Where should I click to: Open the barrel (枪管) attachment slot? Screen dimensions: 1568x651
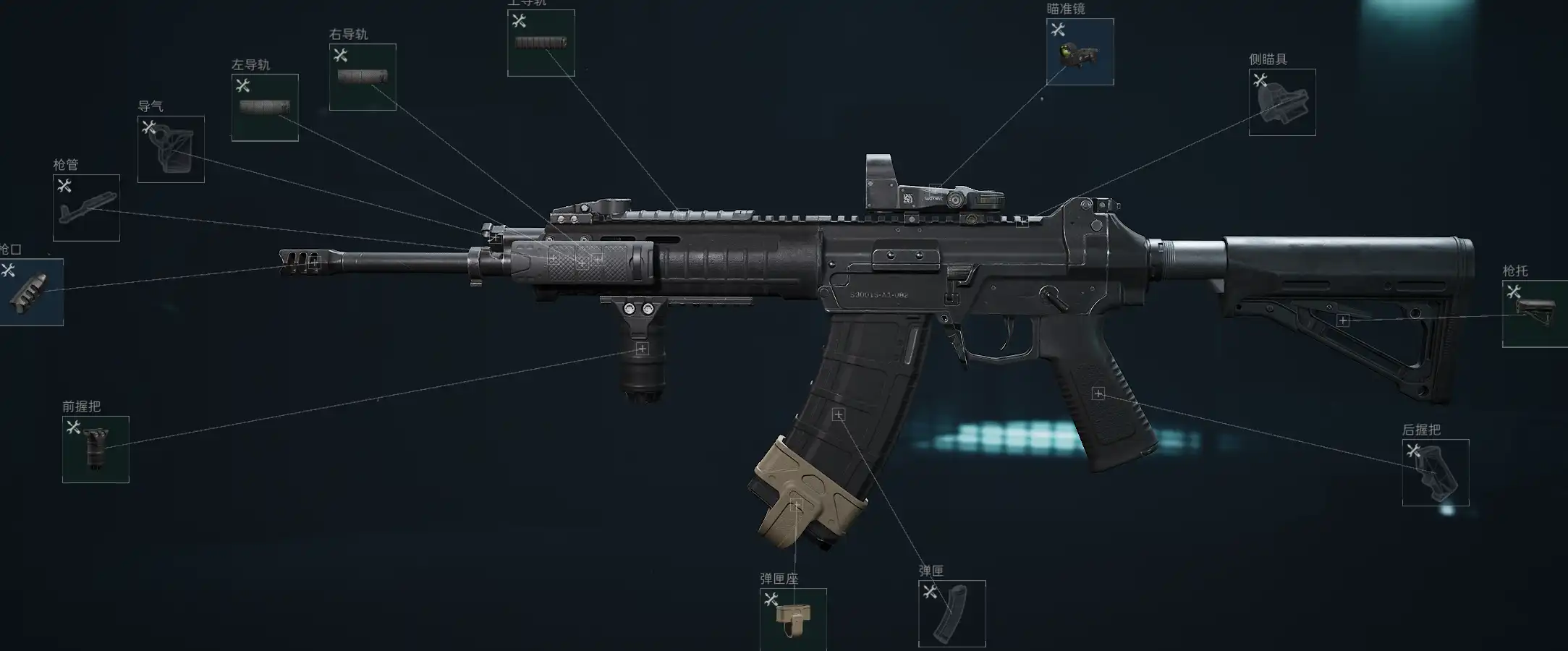tap(86, 208)
